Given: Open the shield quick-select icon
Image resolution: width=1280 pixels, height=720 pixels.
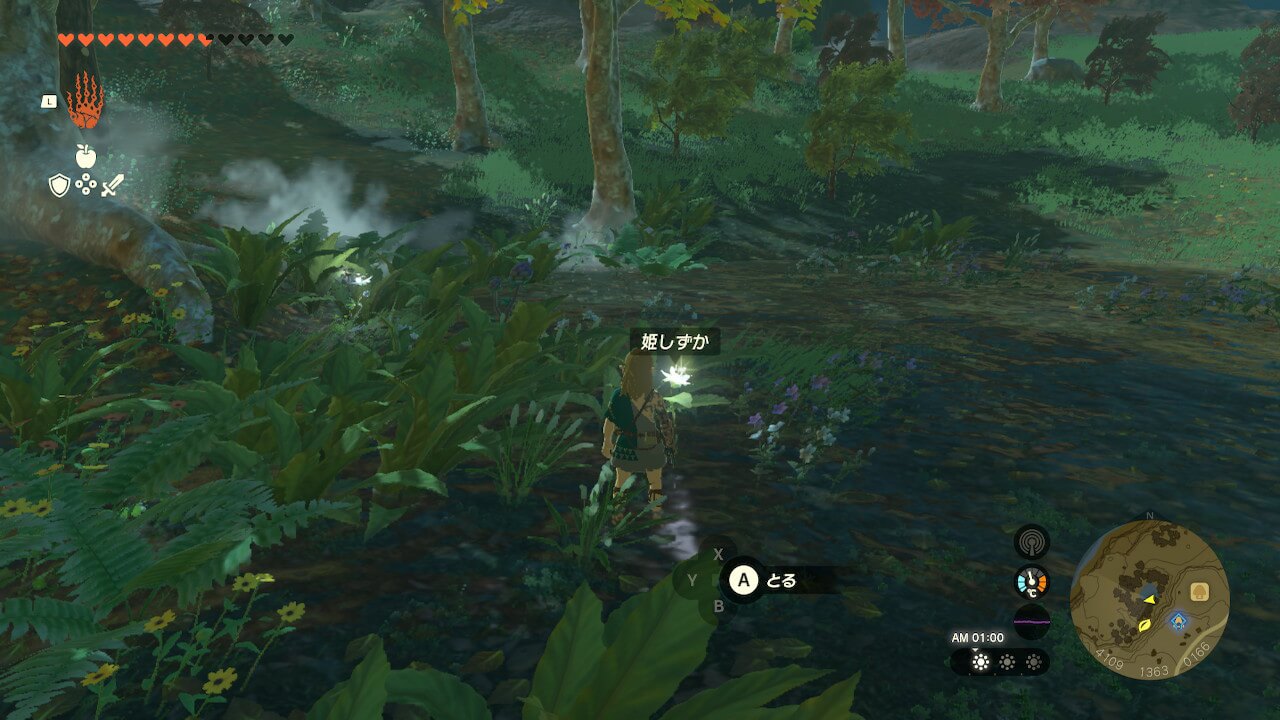Looking at the screenshot, I should [60, 185].
